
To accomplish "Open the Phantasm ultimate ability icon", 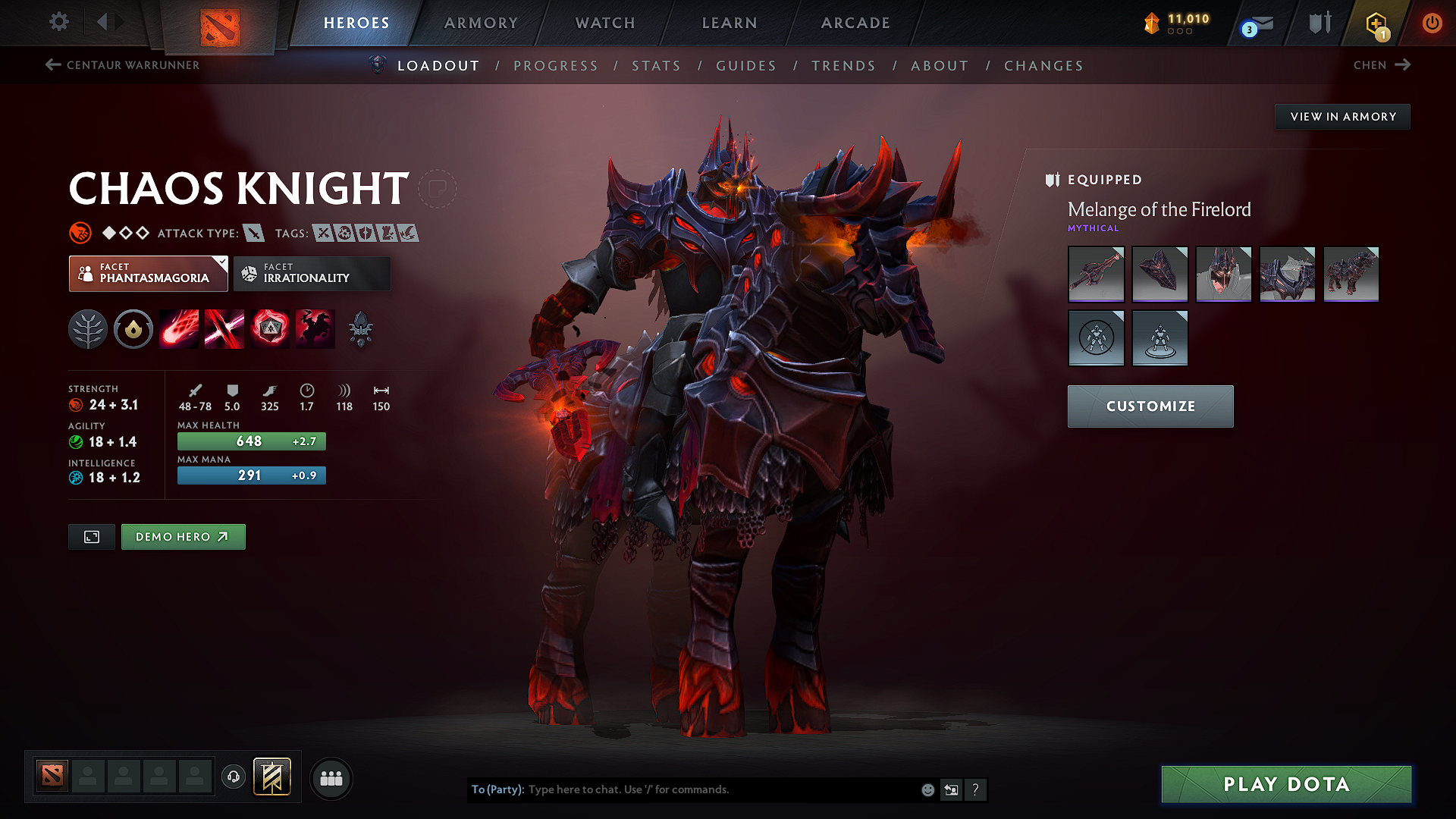I will (x=315, y=328).
